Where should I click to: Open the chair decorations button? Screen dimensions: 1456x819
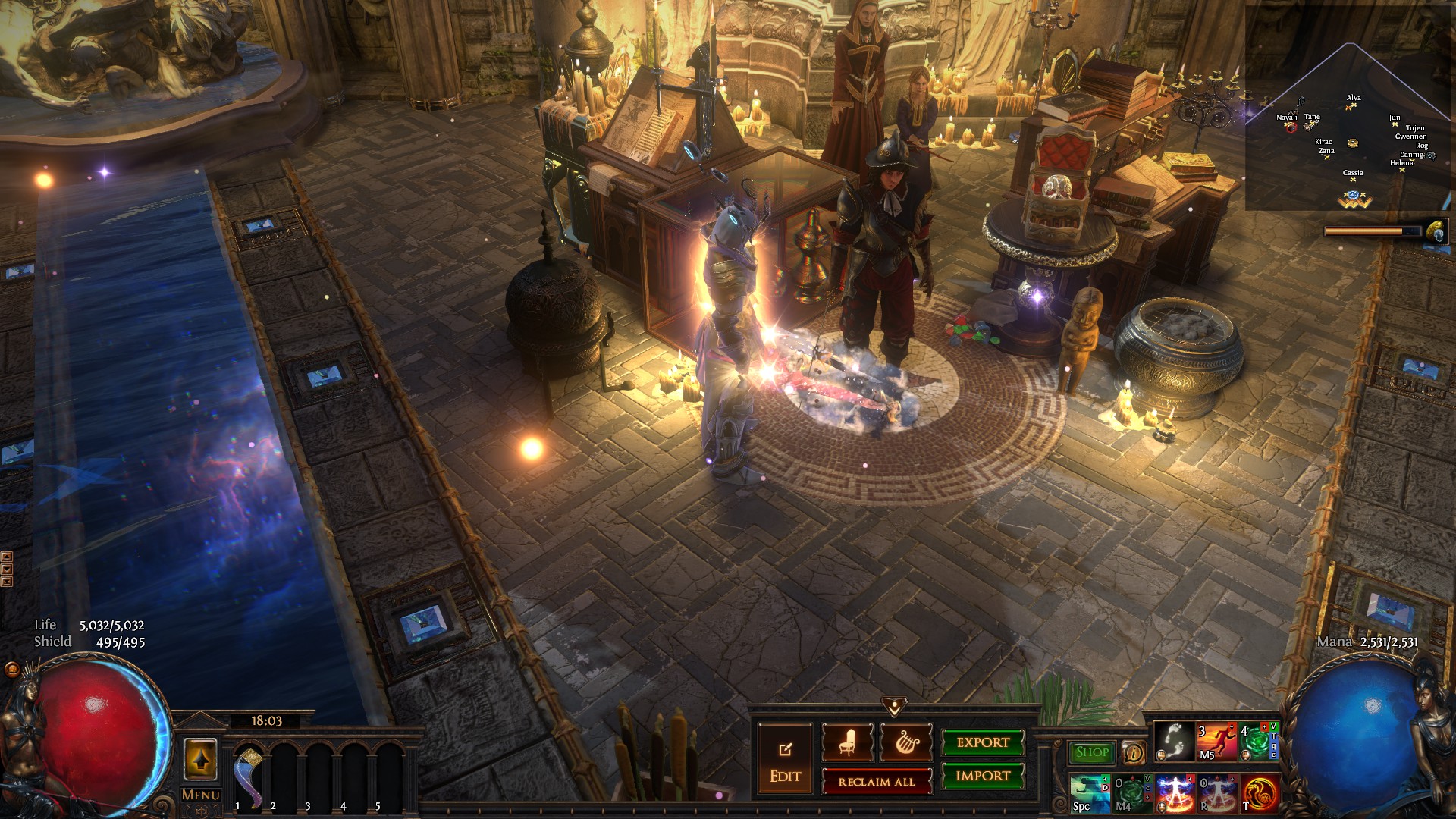tap(847, 742)
